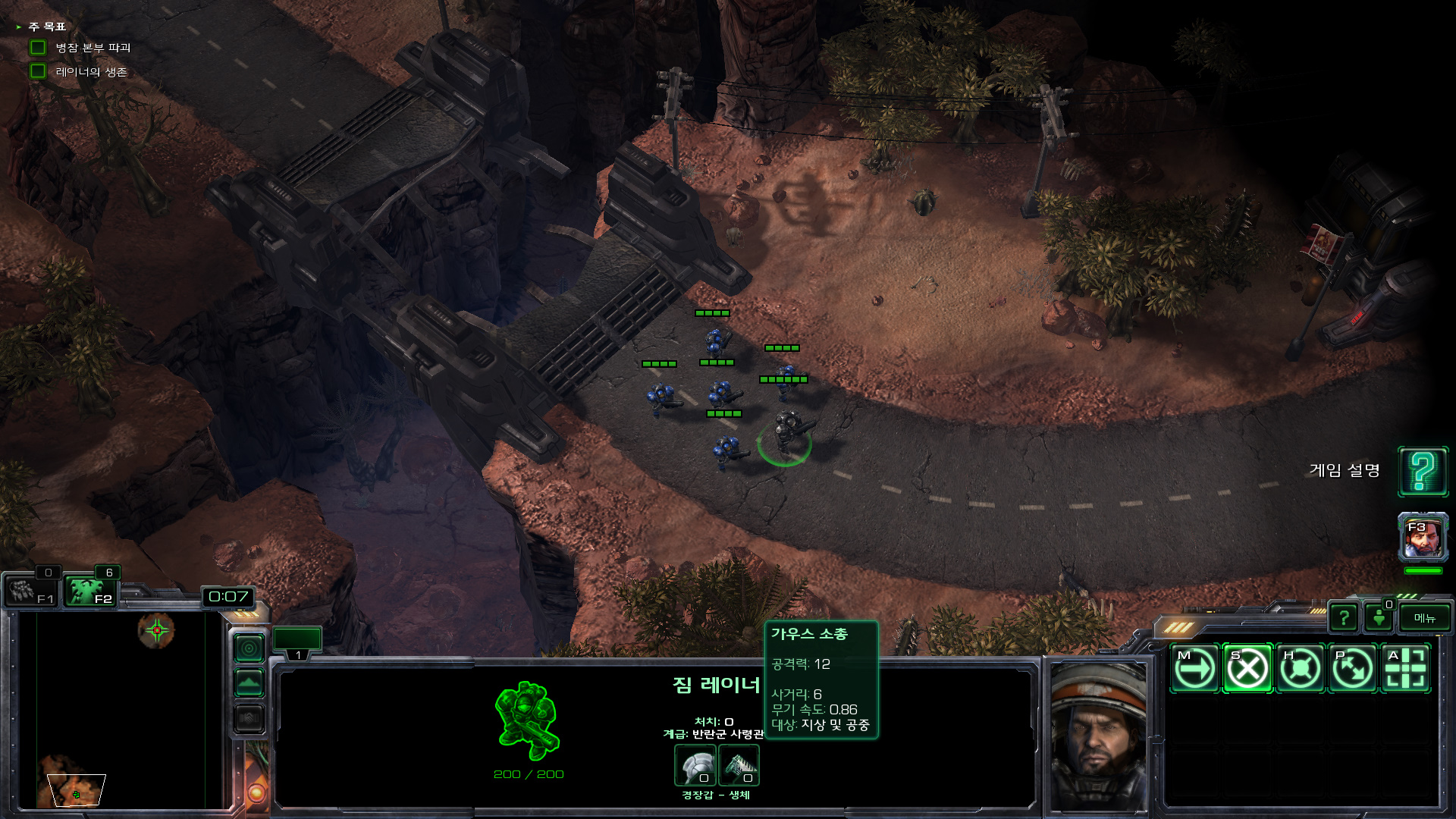
Task: Click the 게임 설명 help button
Action: (x=1423, y=472)
